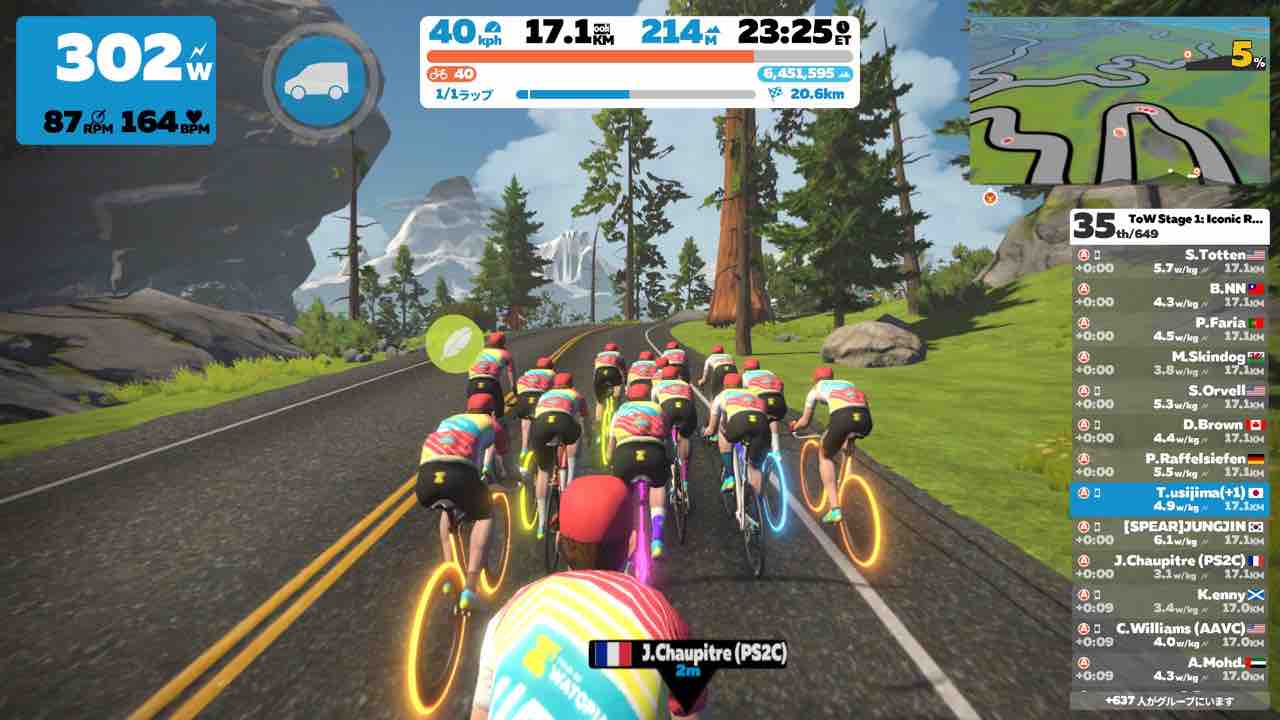Select D.Brown in the rider list
This screenshot has width=1280, height=720.
pos(1169,432)
